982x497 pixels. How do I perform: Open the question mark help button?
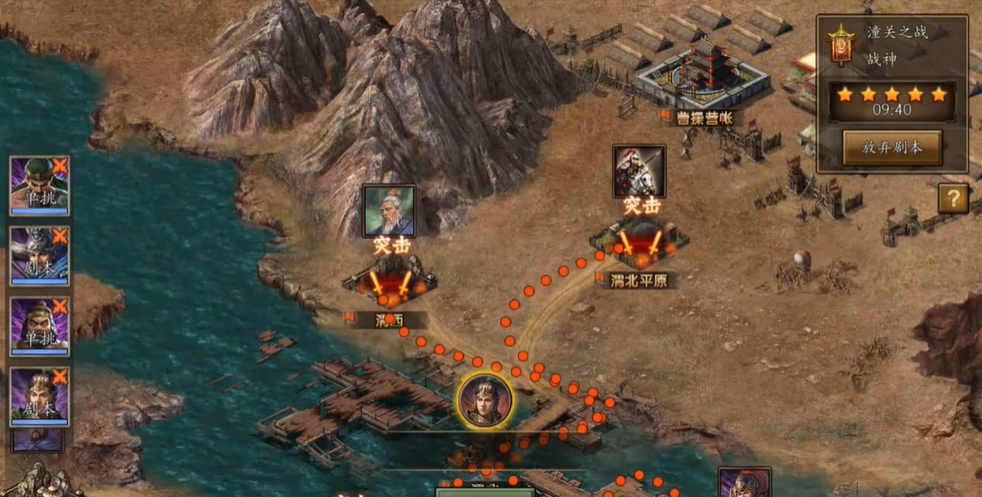[952, 198]
